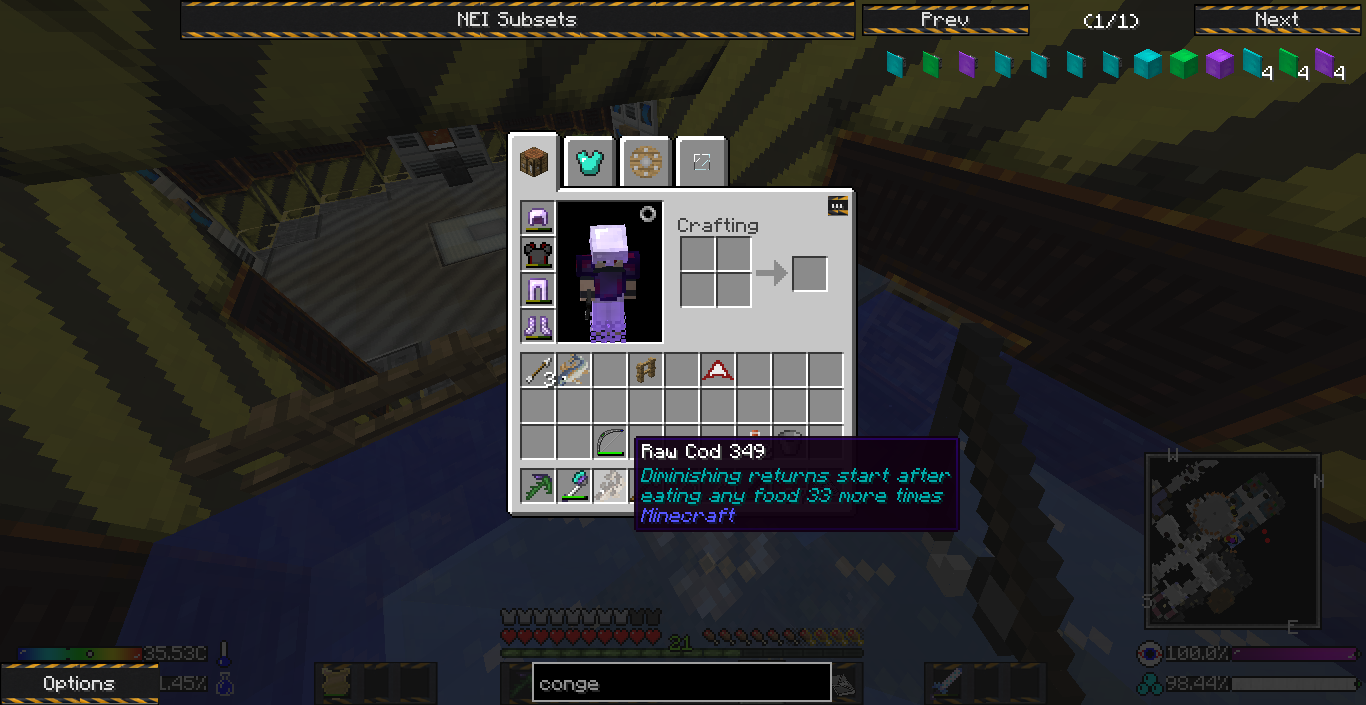Select the crafting table inventory tab

533,161
